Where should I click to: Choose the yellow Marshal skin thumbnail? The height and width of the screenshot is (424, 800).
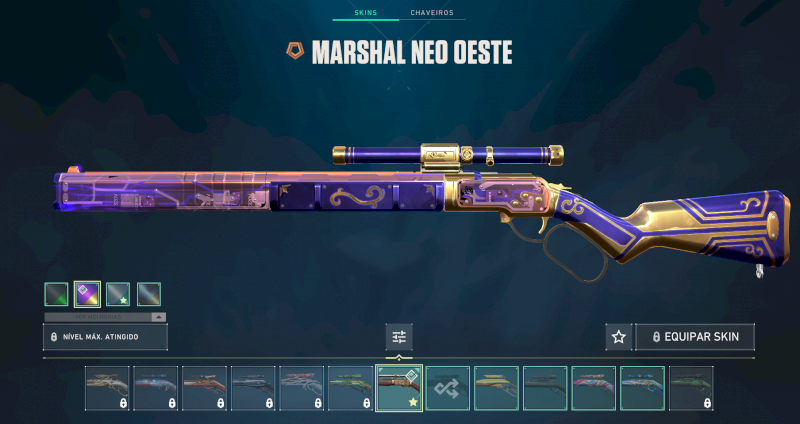496,388
